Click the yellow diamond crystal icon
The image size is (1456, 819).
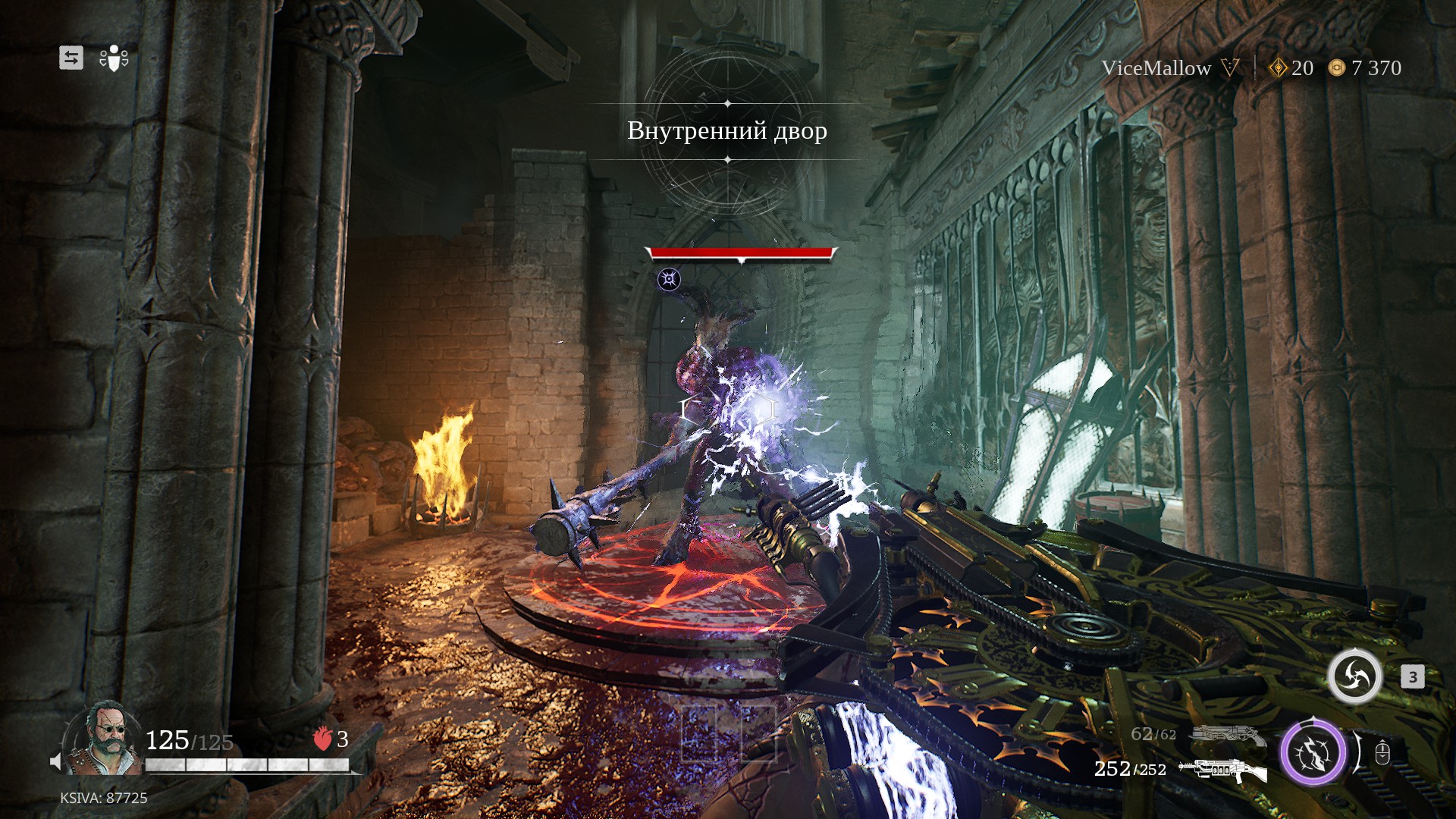(x=1279, y=68)
